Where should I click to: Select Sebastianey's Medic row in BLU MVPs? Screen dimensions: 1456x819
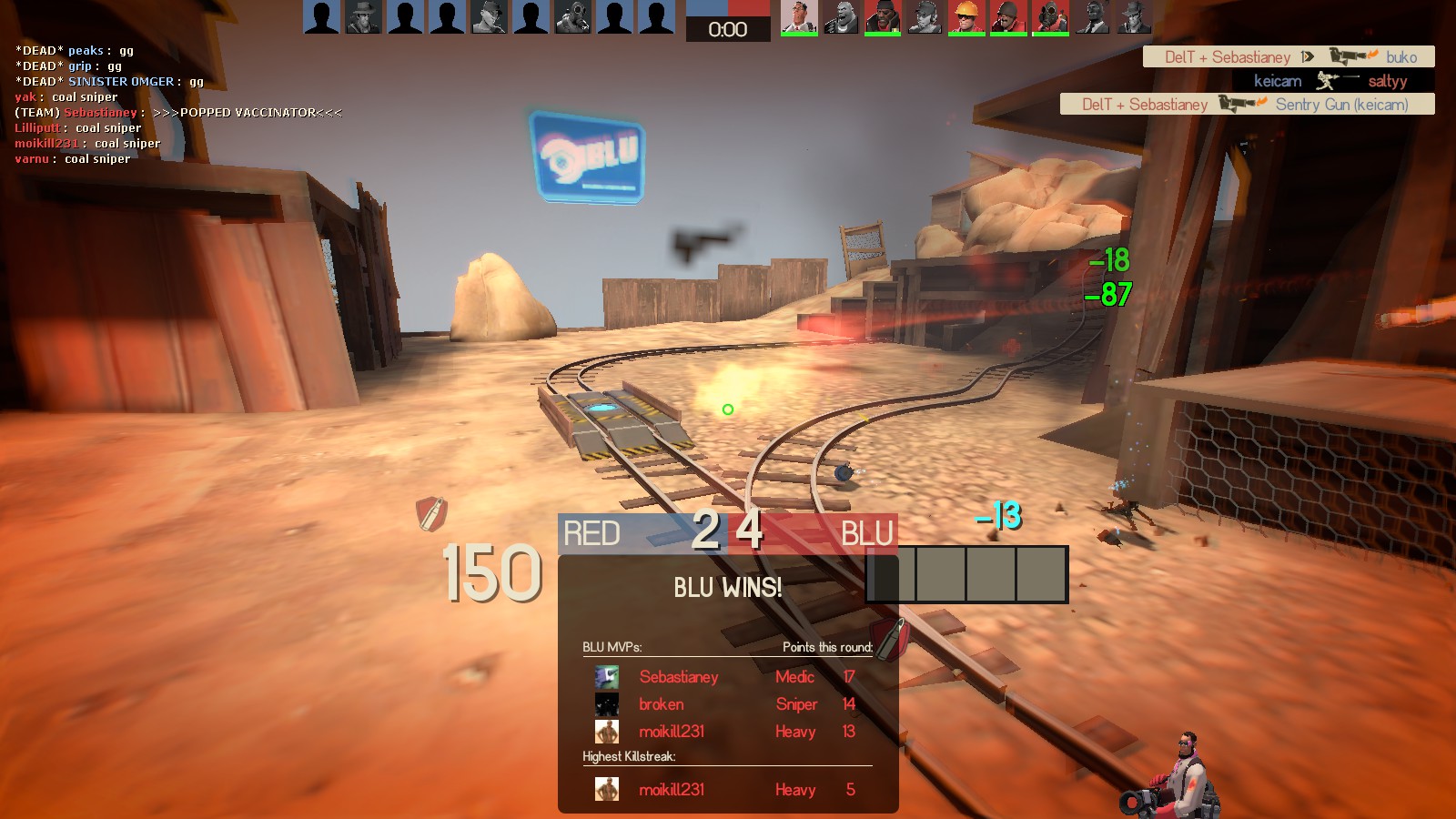pos(726,677)
